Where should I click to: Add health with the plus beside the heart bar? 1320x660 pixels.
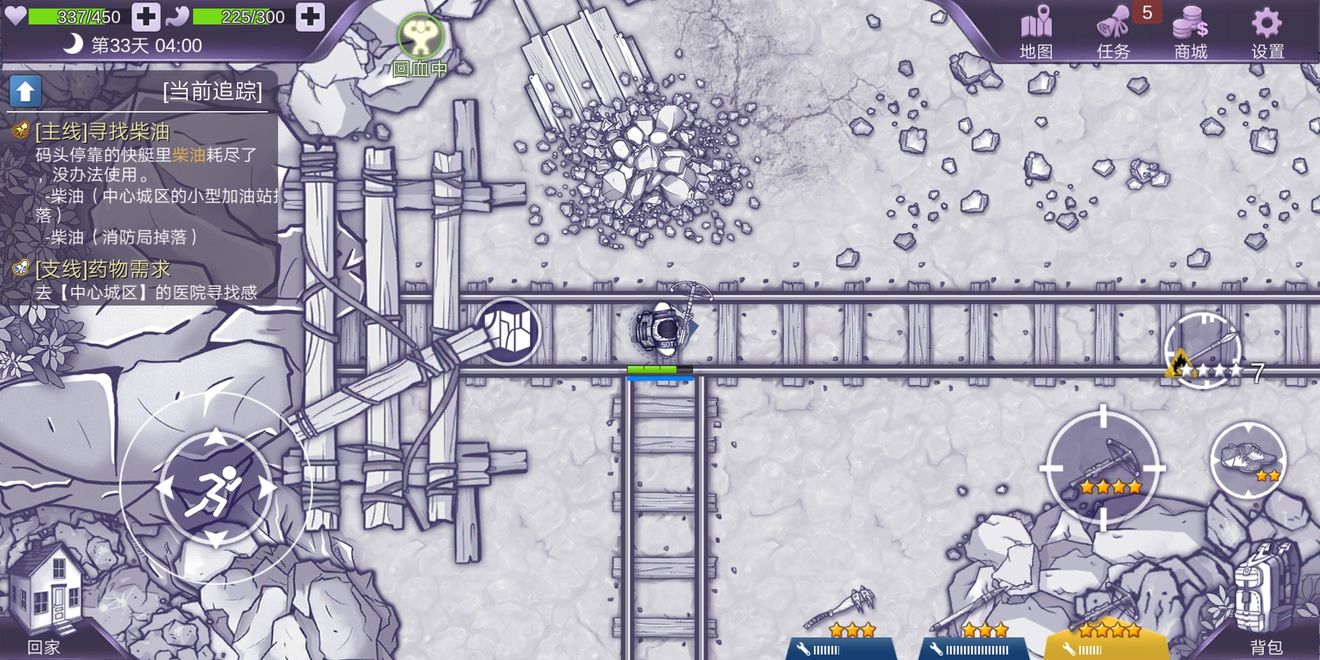click(x=146, y=16)
